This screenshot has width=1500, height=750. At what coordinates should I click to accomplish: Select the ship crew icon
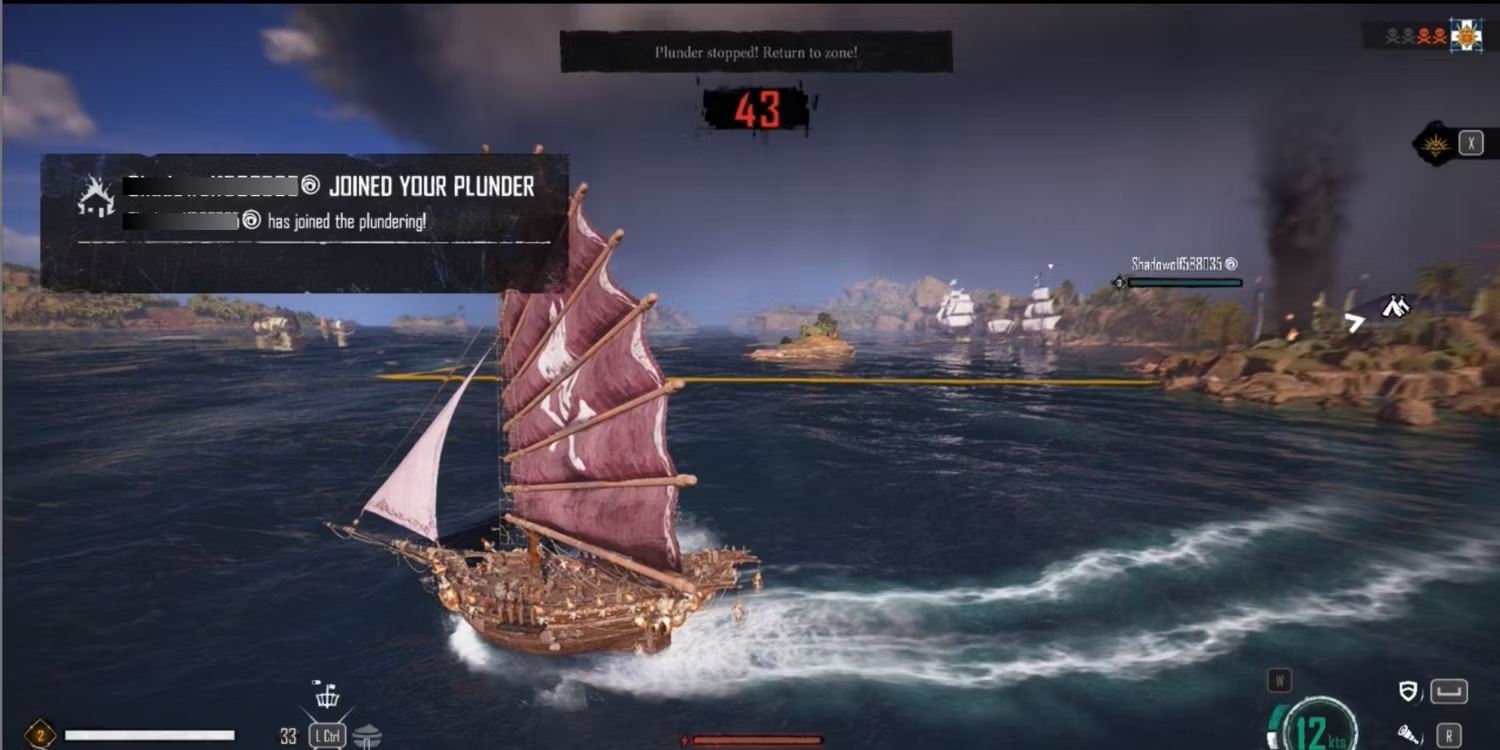click(327, 695)
